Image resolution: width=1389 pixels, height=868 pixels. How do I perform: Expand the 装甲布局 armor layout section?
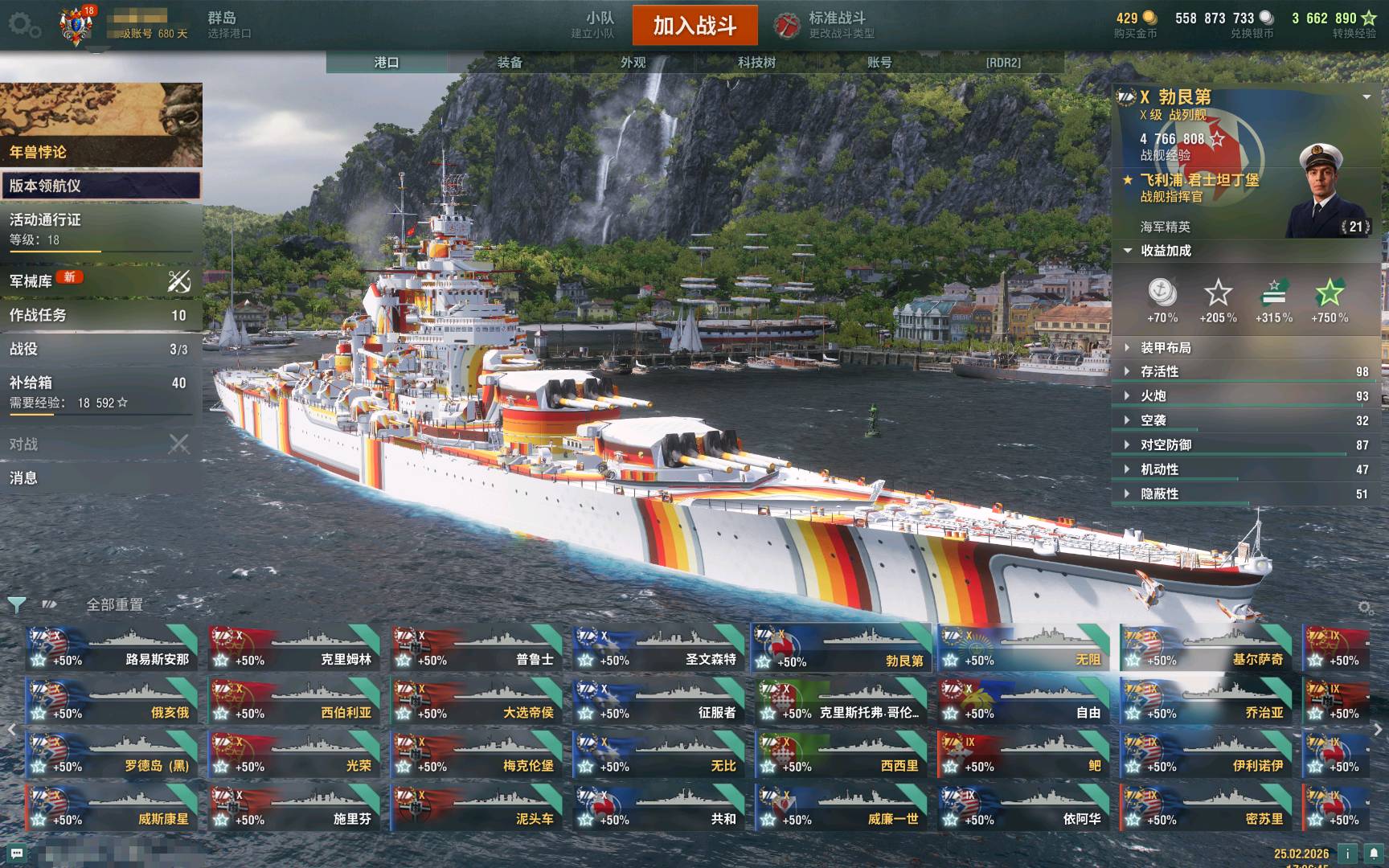1166,348
